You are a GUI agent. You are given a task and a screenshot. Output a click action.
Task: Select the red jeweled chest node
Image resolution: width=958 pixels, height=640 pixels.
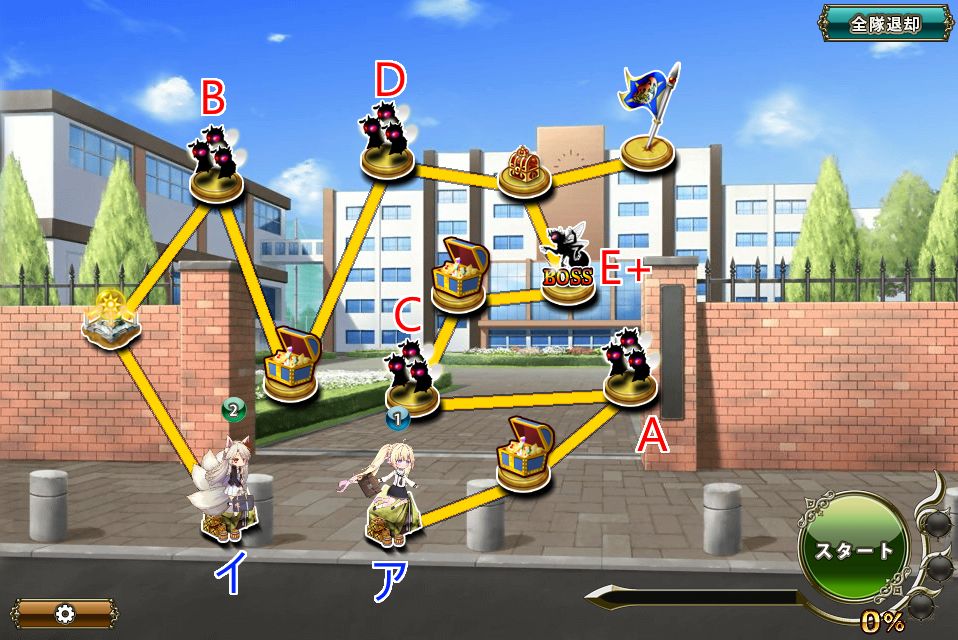click(524, 170)
